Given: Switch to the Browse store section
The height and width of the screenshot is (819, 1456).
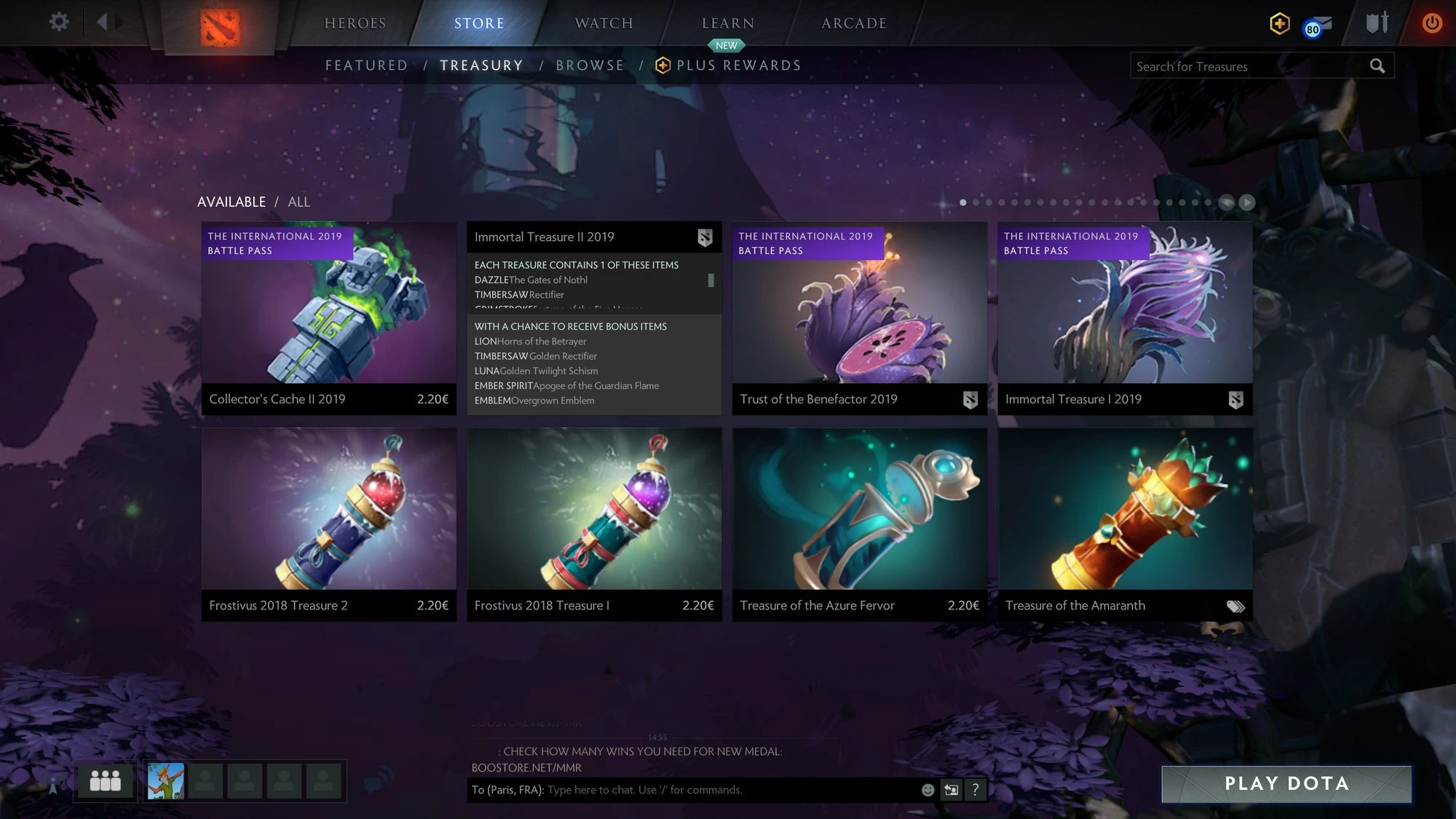Looking at the screenshot, I should (590, 66).
